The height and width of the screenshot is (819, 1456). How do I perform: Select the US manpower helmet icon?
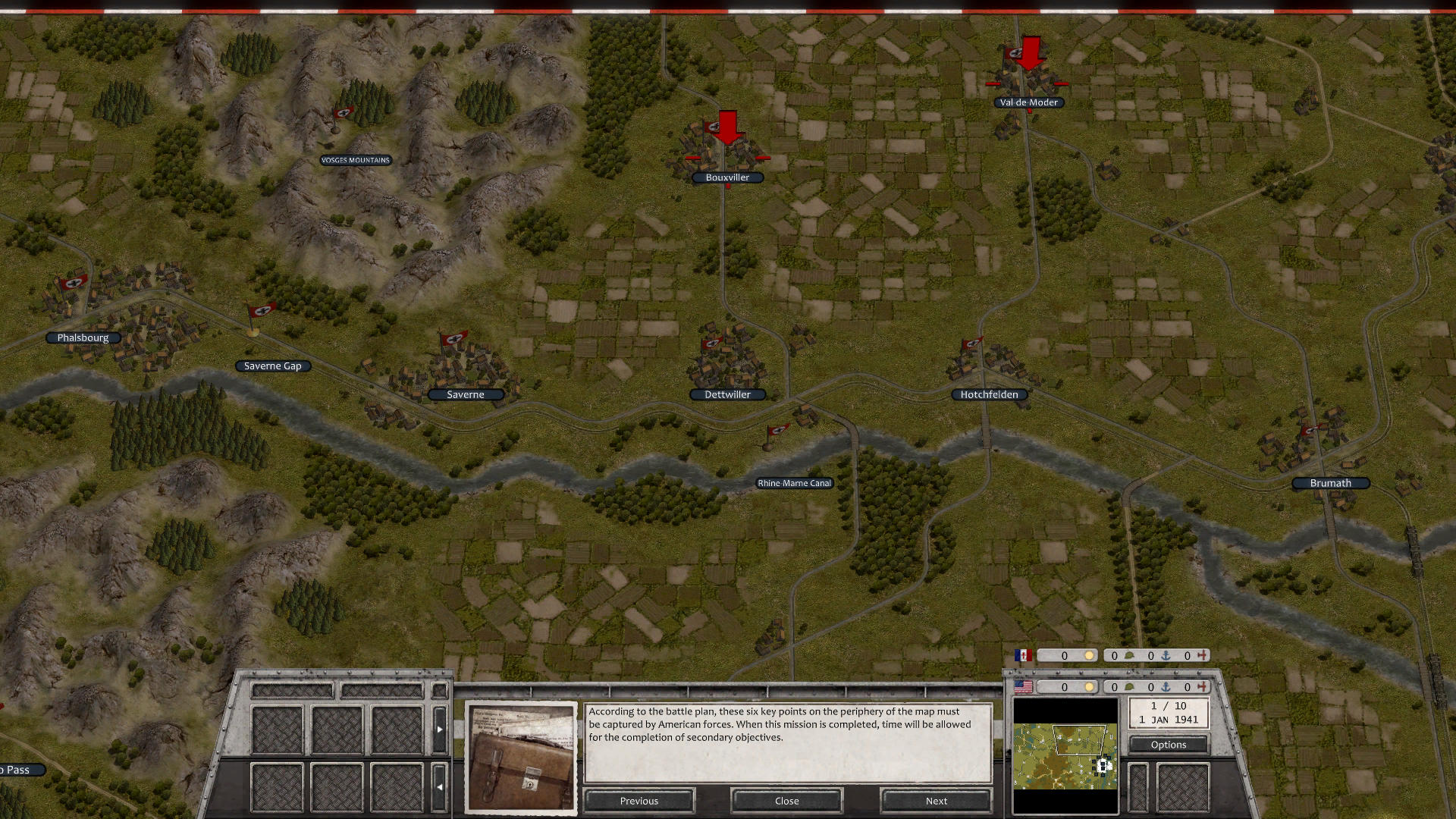(1128, 687)
